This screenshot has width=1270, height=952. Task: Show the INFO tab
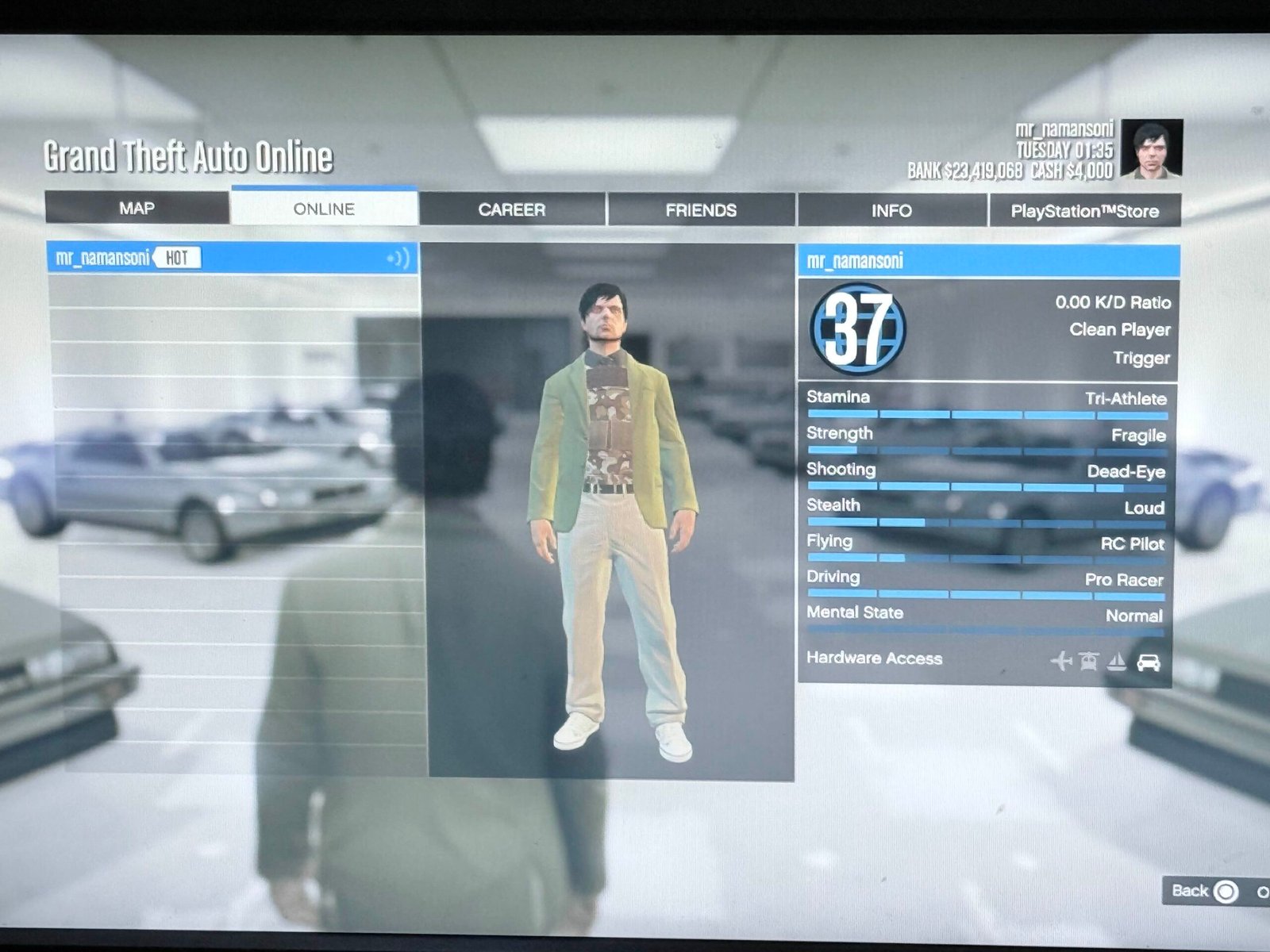[x=891, y=211]
